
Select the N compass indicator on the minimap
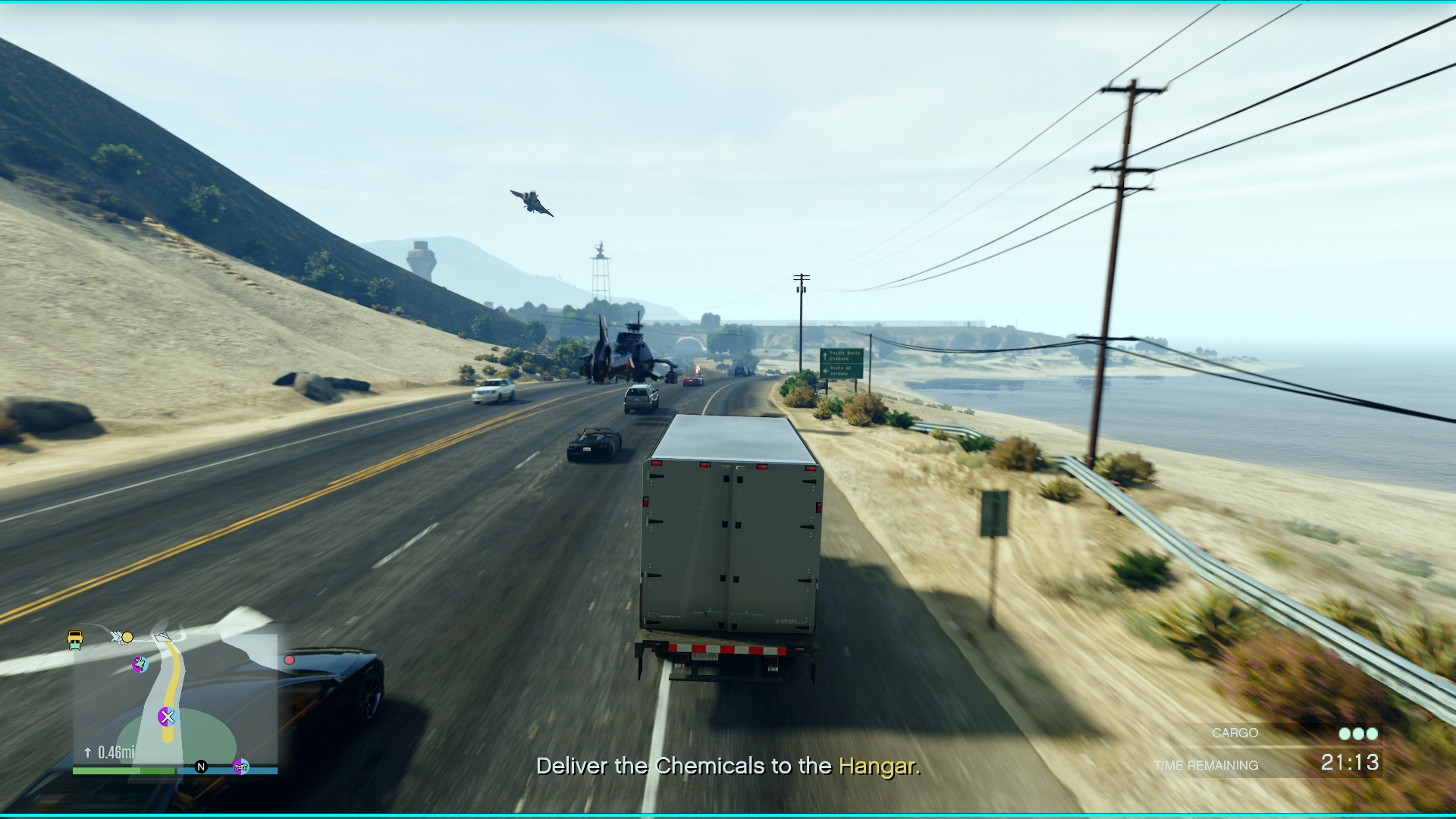[x=200, y=766]
